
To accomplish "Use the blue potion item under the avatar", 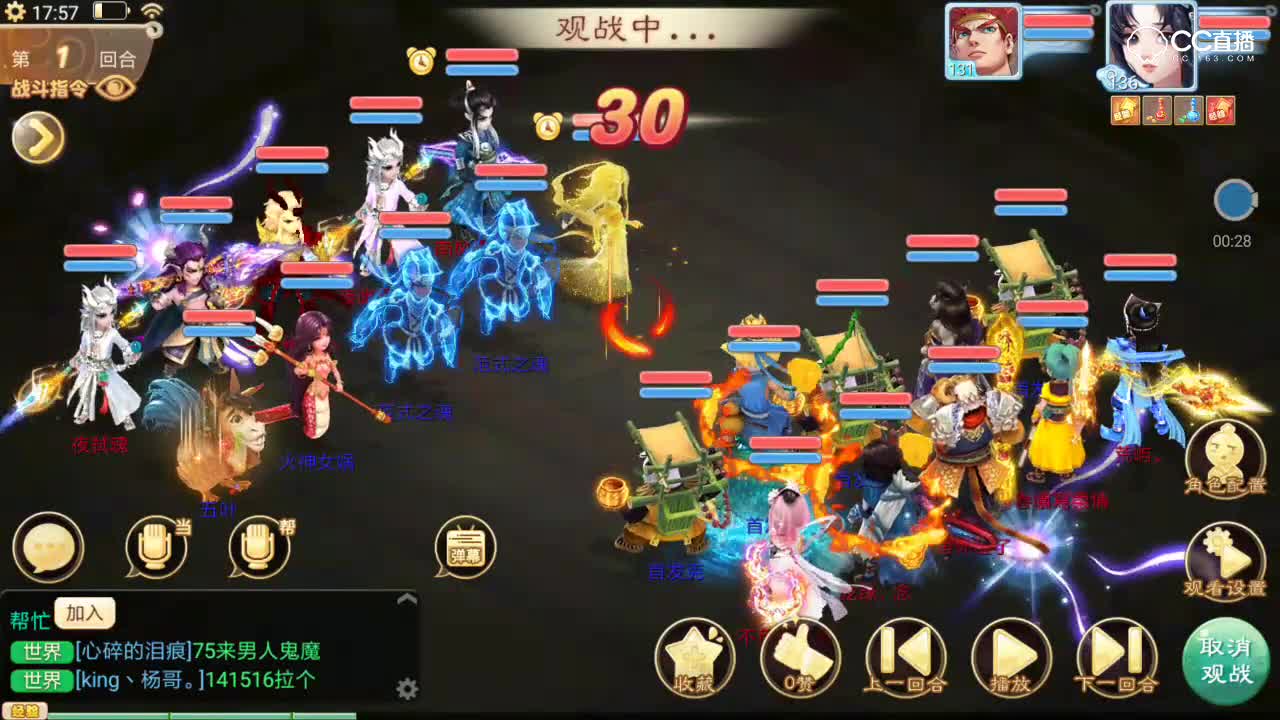I will coord(1189,110).
